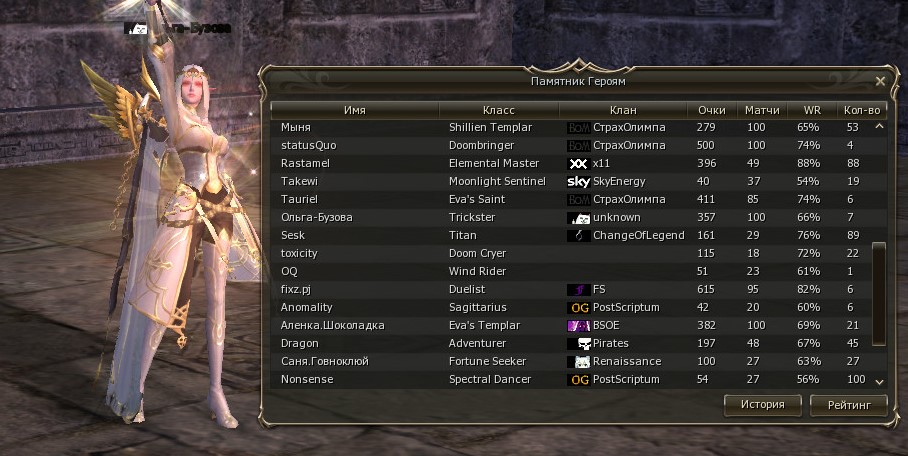
Task: Select the Takewi Moonlight Sentinel row
Action: (x=570, y=182)
